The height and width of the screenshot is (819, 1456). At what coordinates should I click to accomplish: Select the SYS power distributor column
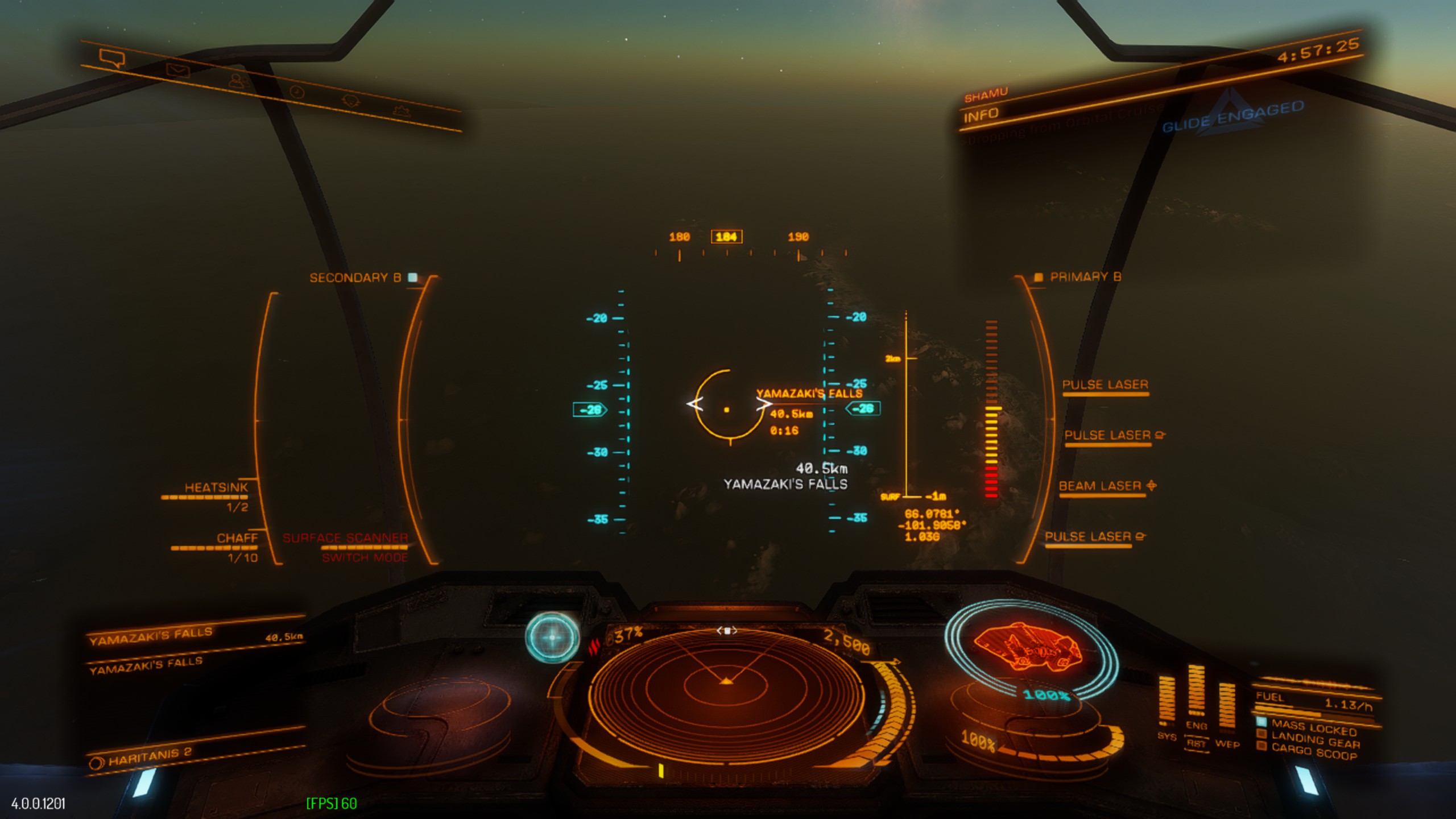[x=1166, y=701]
